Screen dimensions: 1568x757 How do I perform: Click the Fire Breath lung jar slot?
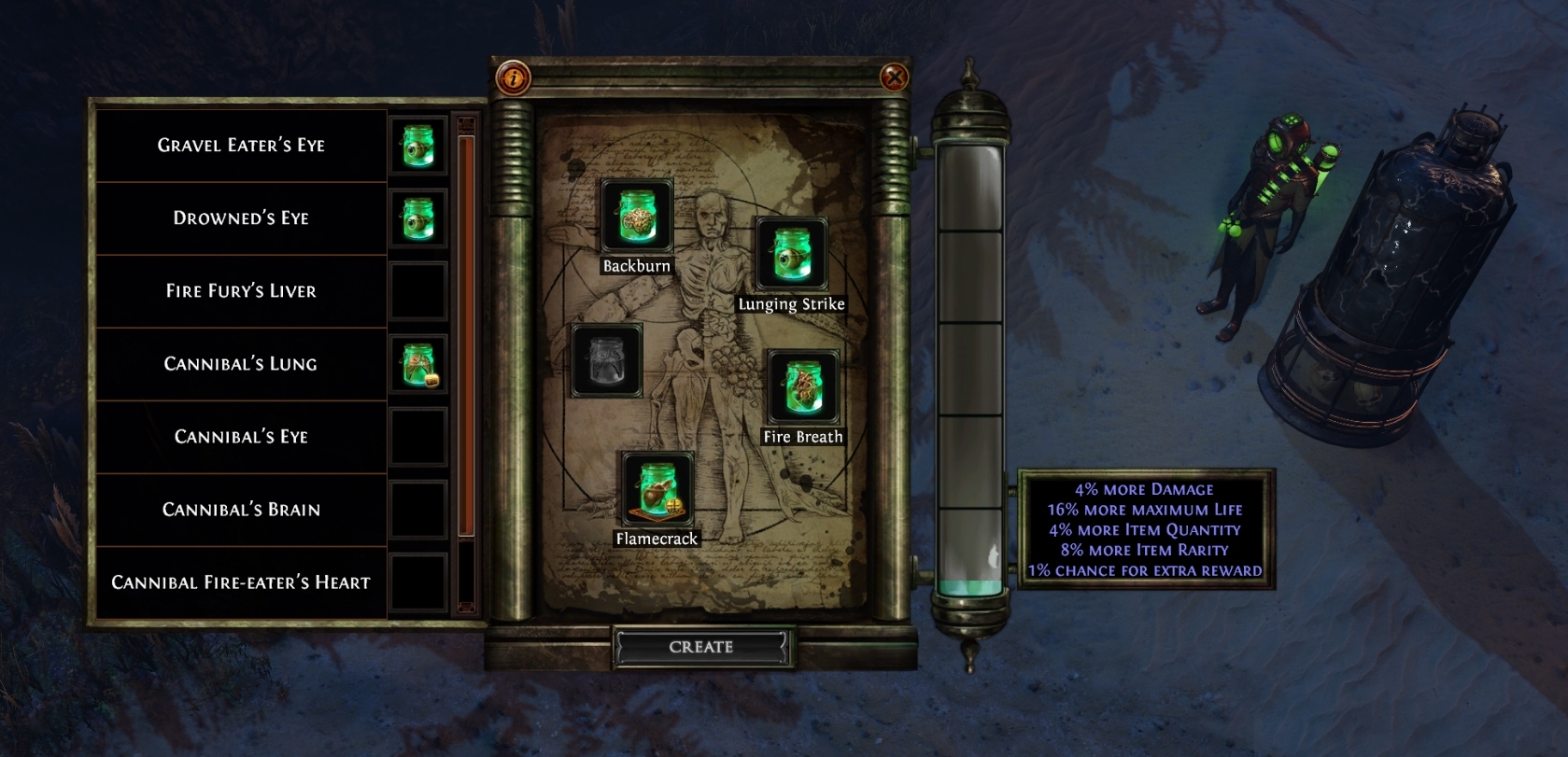[x=802, y=387]
